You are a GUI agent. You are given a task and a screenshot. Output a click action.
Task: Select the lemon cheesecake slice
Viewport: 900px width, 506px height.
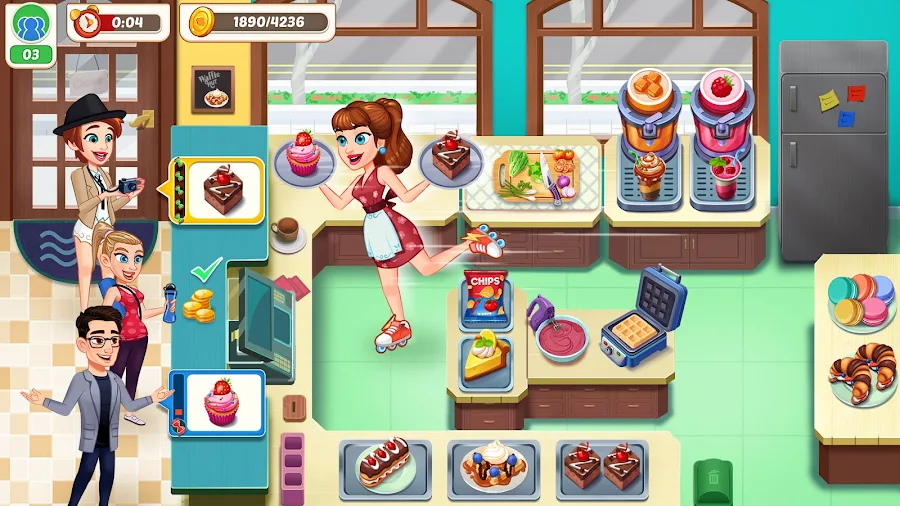coord(486,358)
